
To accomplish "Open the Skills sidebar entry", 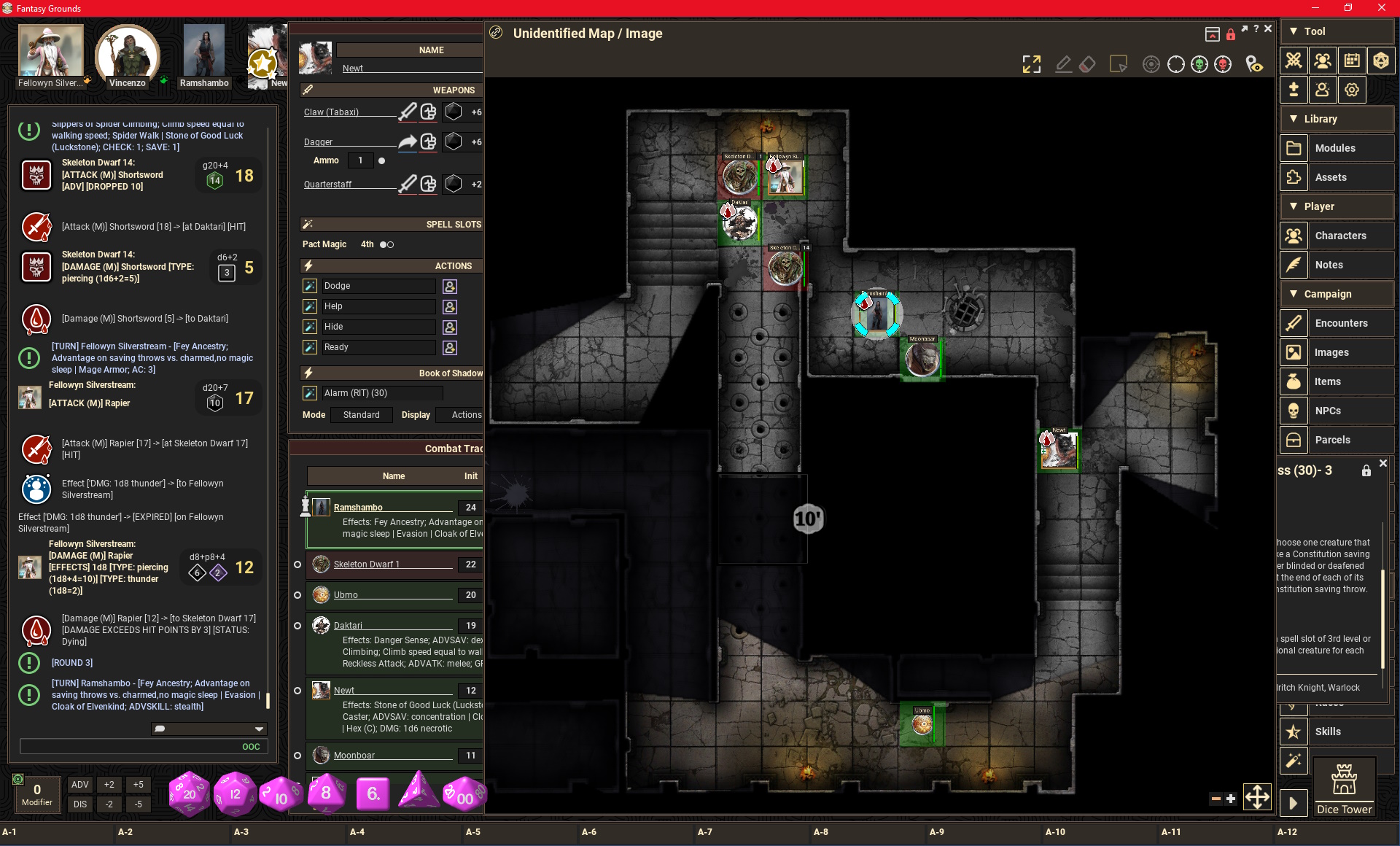I will tap(1328, 731).
